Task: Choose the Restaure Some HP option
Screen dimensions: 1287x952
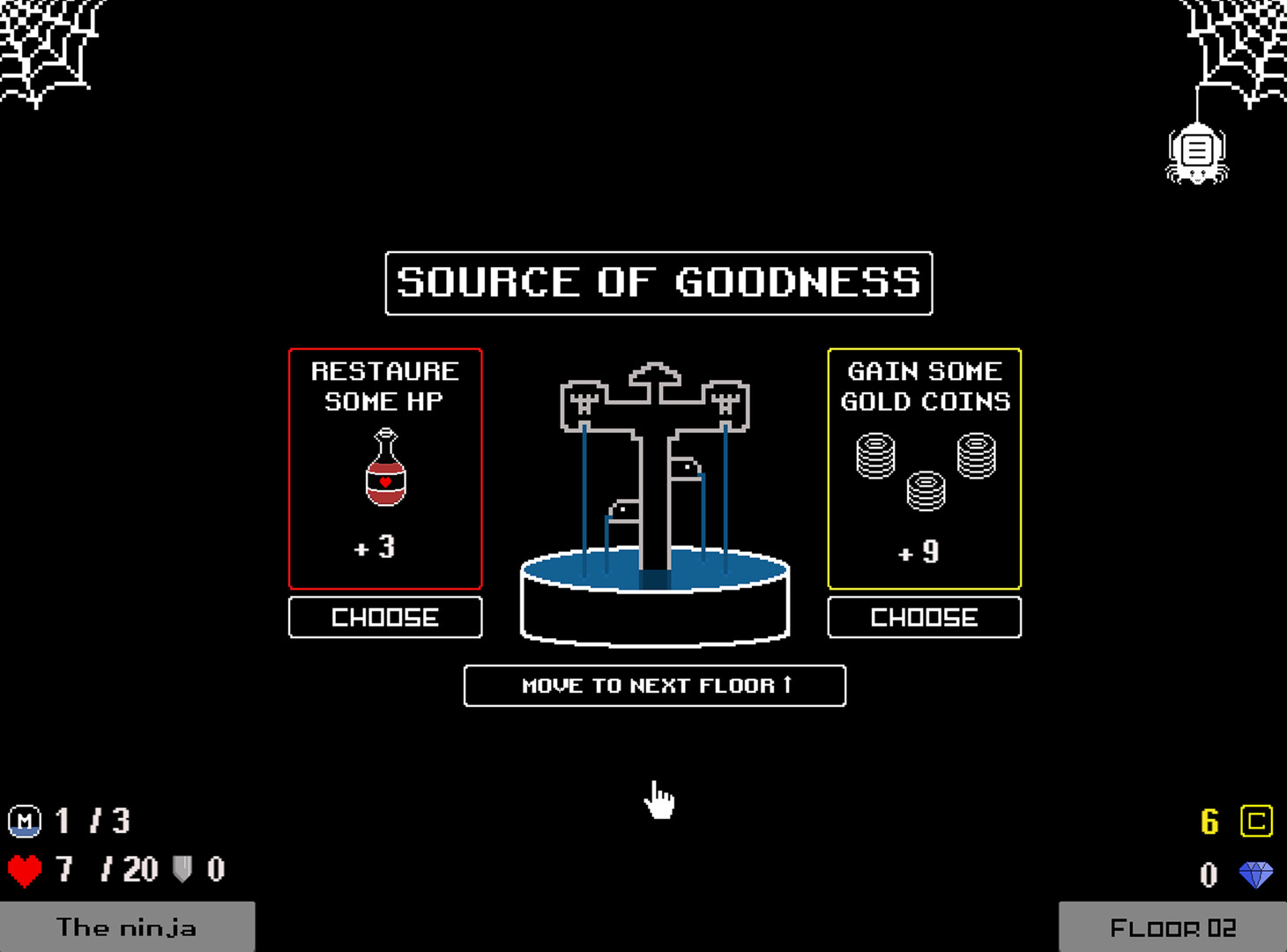Action: 385,617
